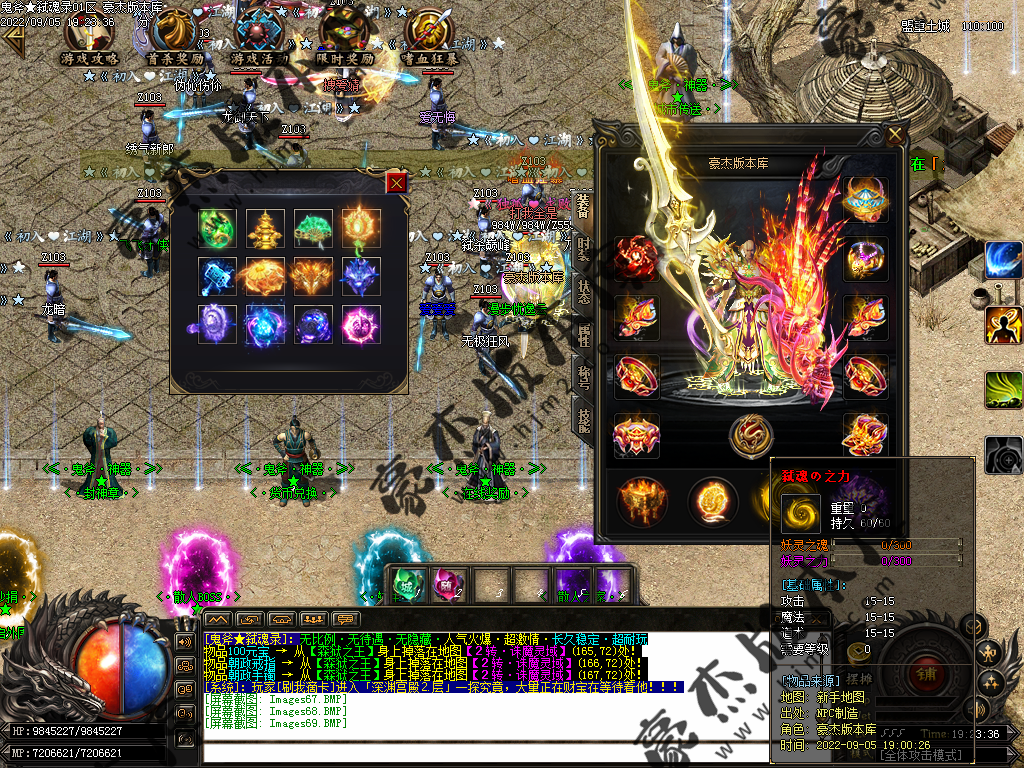Select the golden pagoda item slot
The image size is (1024, 768).
[x=265, y=227]
